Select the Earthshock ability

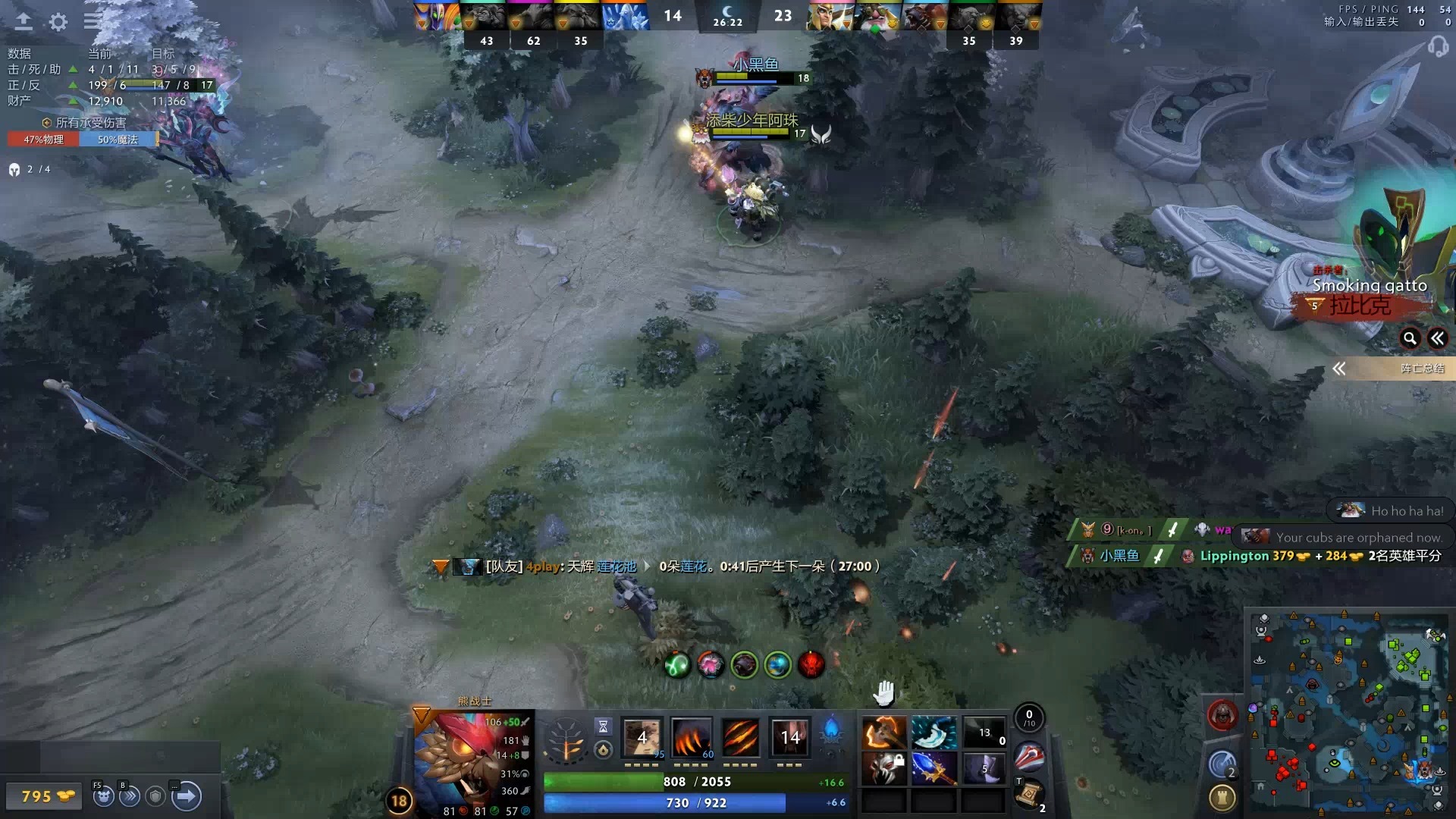point(641,737)
